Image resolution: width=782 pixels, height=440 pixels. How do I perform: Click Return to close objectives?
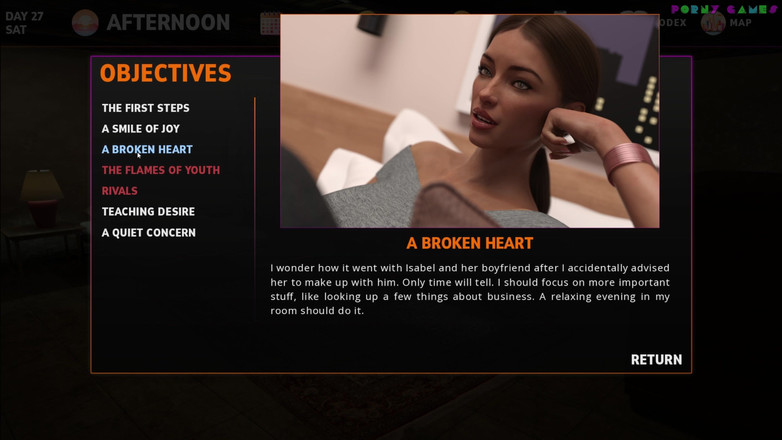tap(656, 360)
